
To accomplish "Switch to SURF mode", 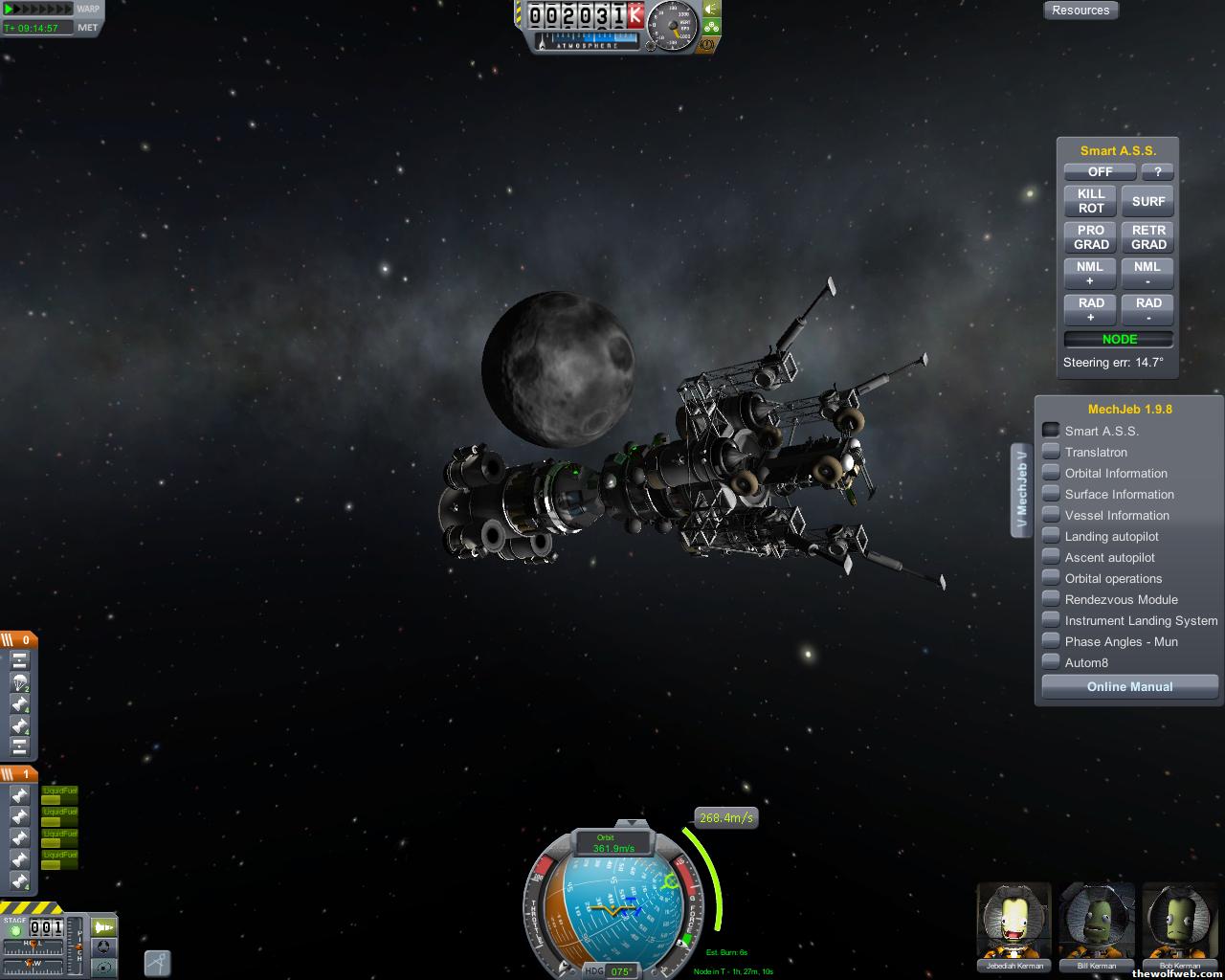I will (x=1147, y=201).
